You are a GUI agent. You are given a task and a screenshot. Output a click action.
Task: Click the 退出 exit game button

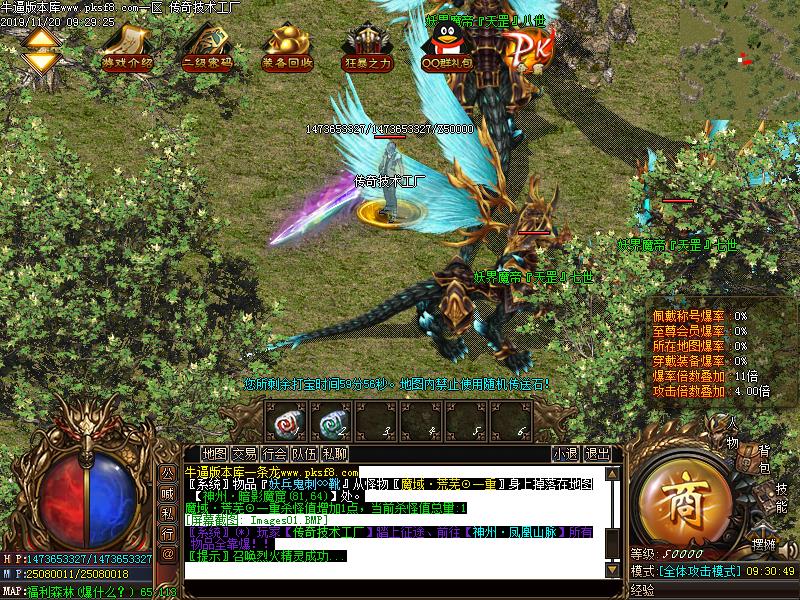click(x=597, y=453)
